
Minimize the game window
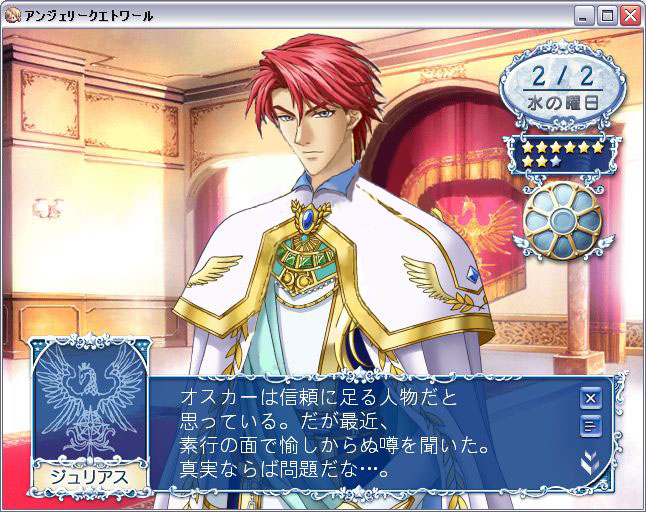[585, 15]
